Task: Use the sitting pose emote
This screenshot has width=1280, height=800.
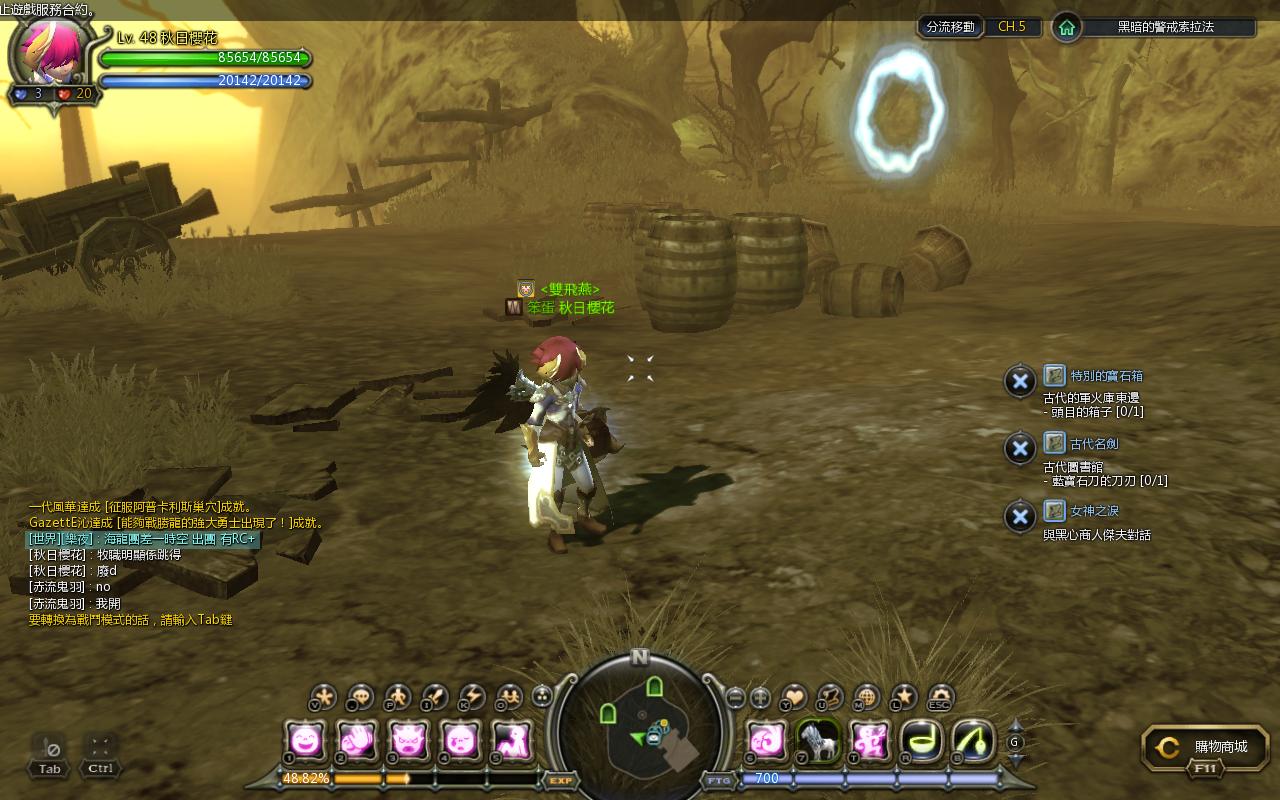Action: coord(512,741)
